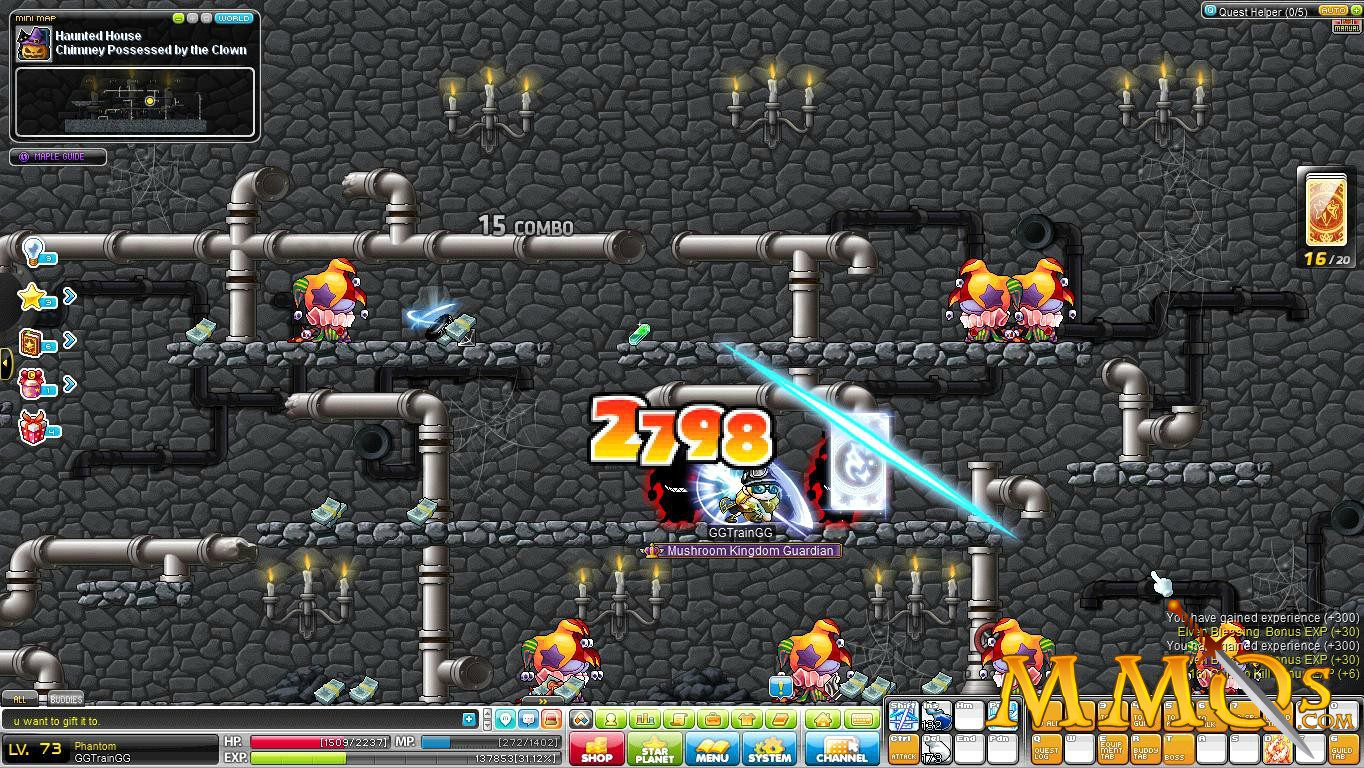The width and height of the screenshot is (1364, 768).
Task: Open the Quest Log quickslot icon
Action: coord(1048,748)
